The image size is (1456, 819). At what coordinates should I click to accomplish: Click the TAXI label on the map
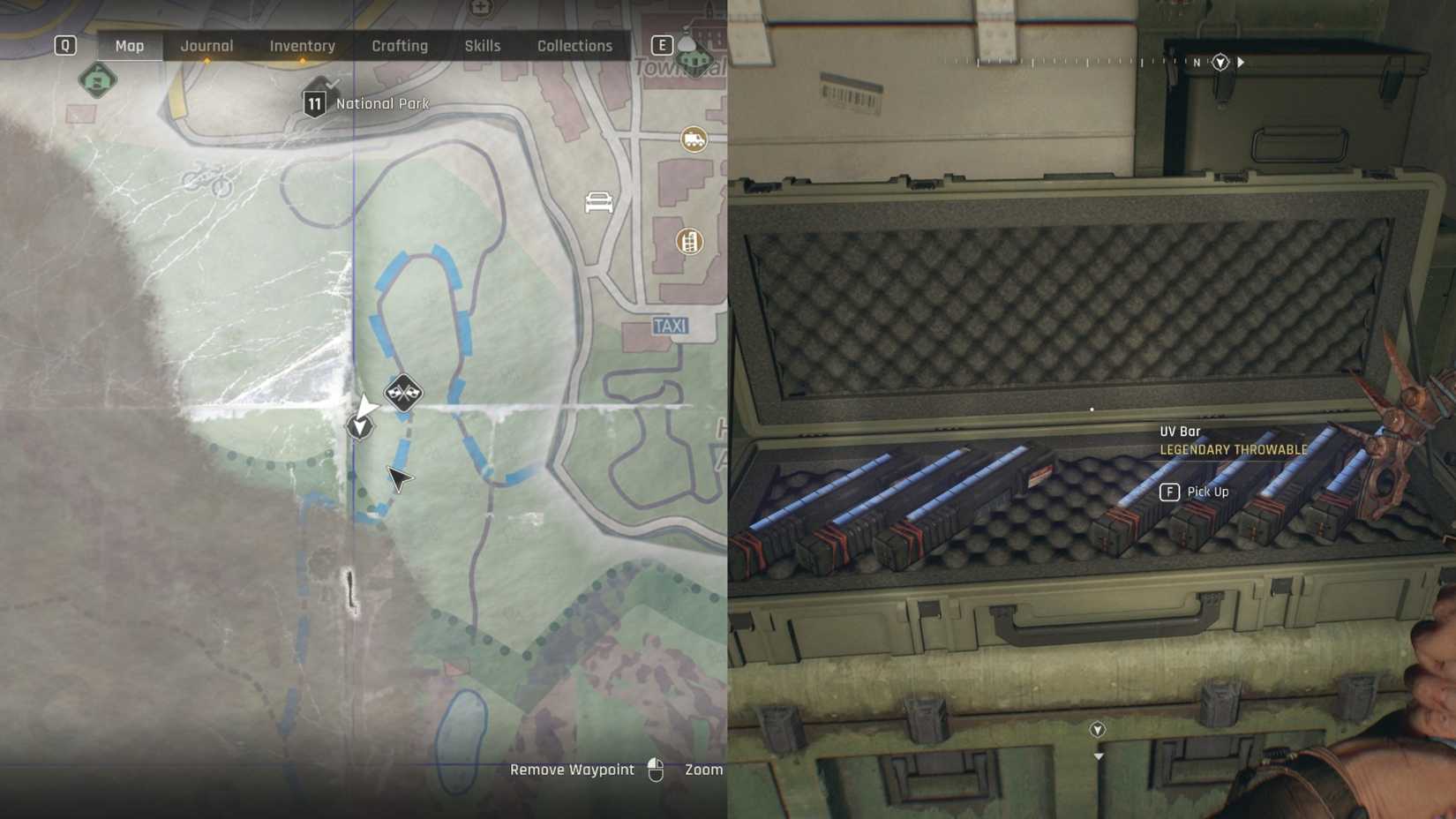point(672,325)
